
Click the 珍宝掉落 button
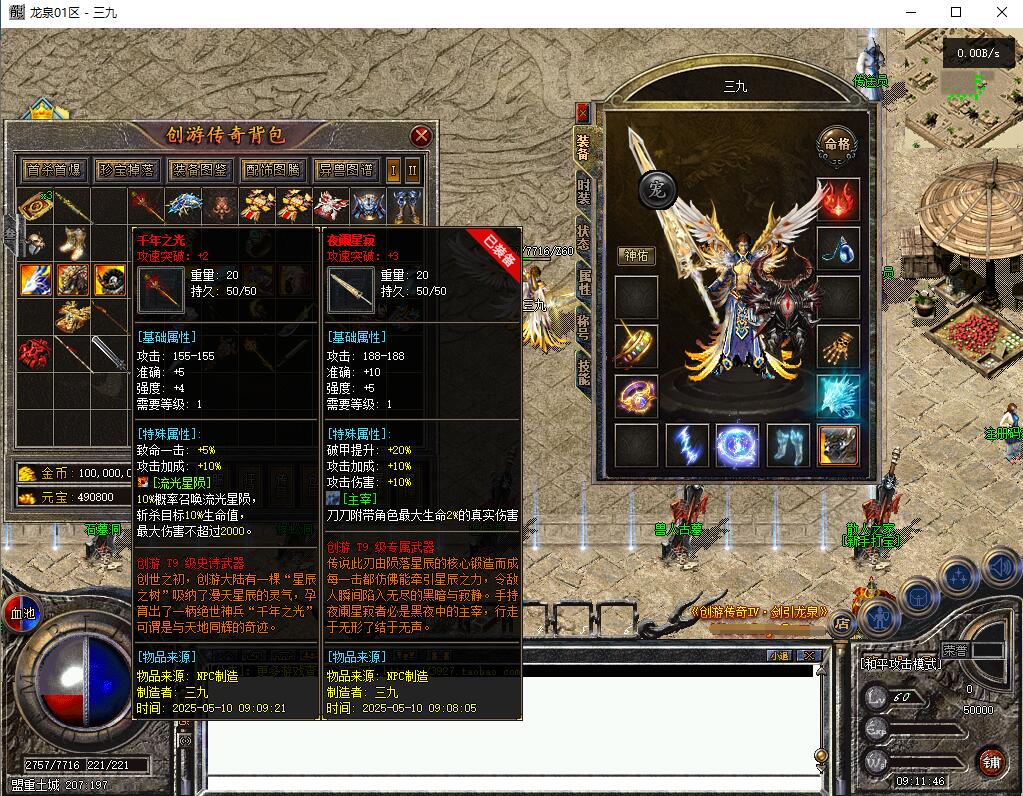127,170
